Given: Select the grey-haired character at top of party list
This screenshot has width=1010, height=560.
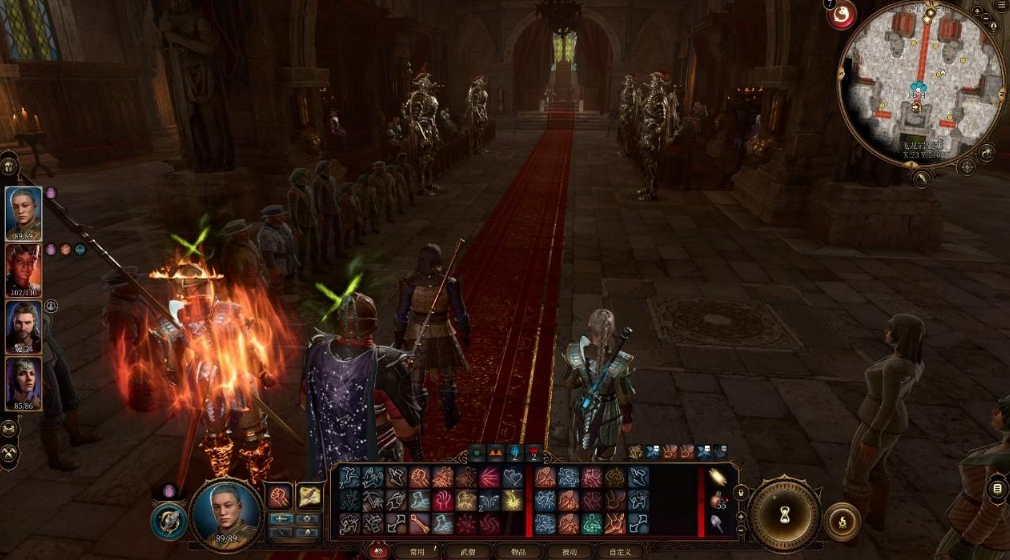Looking at the screenshot, I should 24,211.
